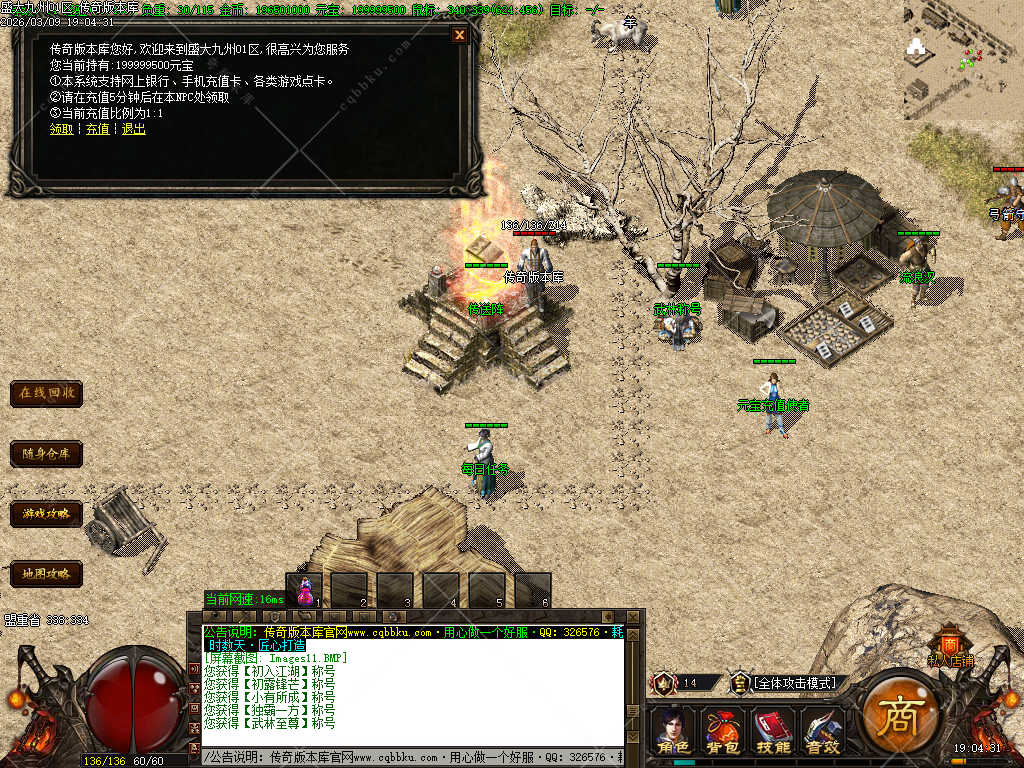Open the 技能 skills book

(x=773, y=731)
